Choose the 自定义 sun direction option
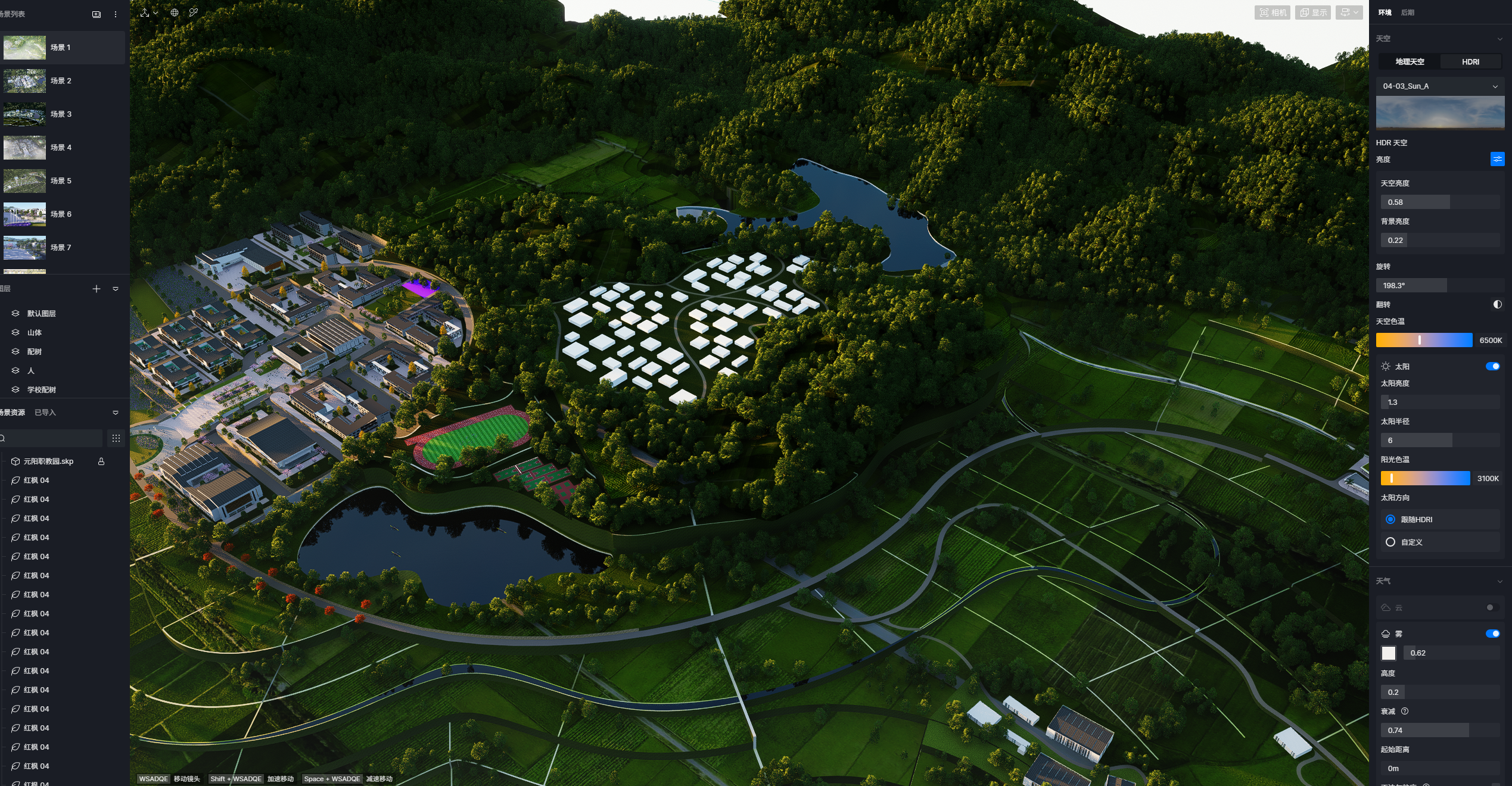Screen dimensions: 1512x786 pyautogui.click(x=1390, y=542)
